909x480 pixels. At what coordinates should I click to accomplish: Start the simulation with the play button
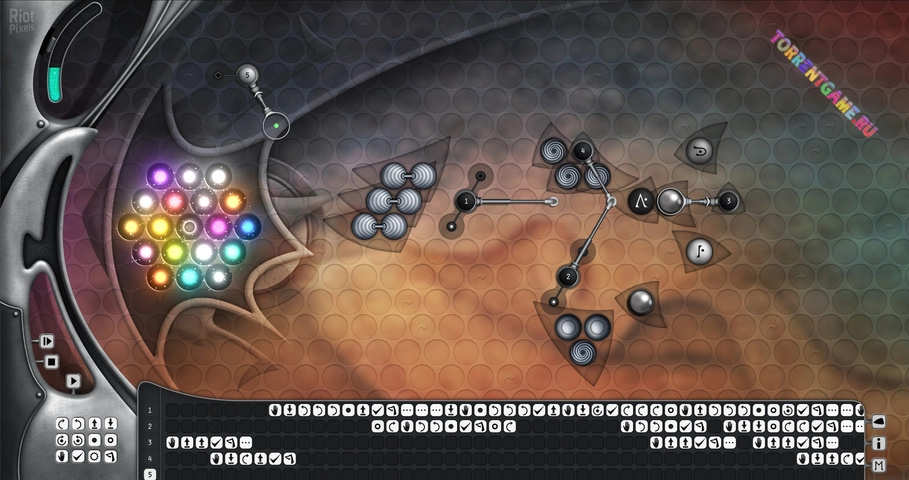click(72, 381)
